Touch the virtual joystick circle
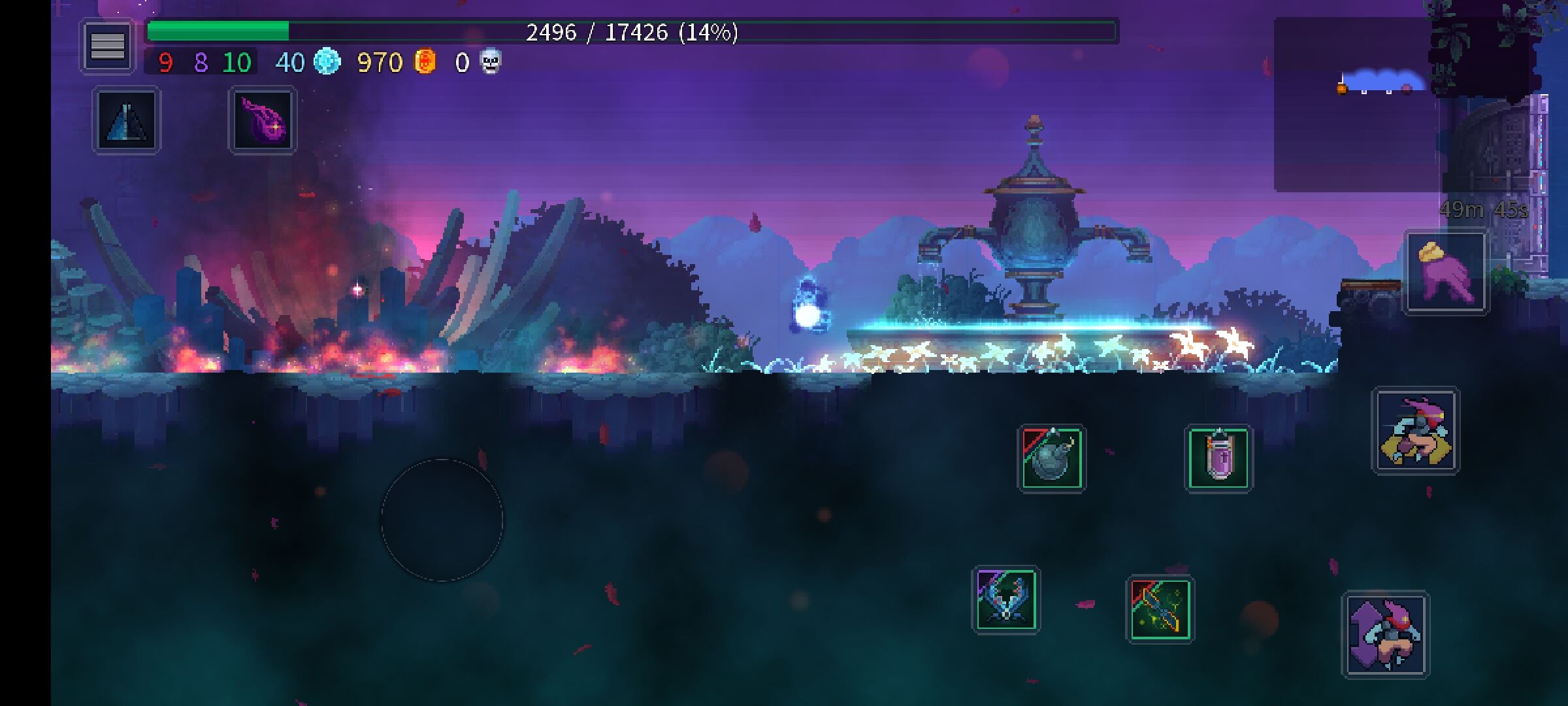This screenshot has width=1568, height=706. (x=442, y=520)
